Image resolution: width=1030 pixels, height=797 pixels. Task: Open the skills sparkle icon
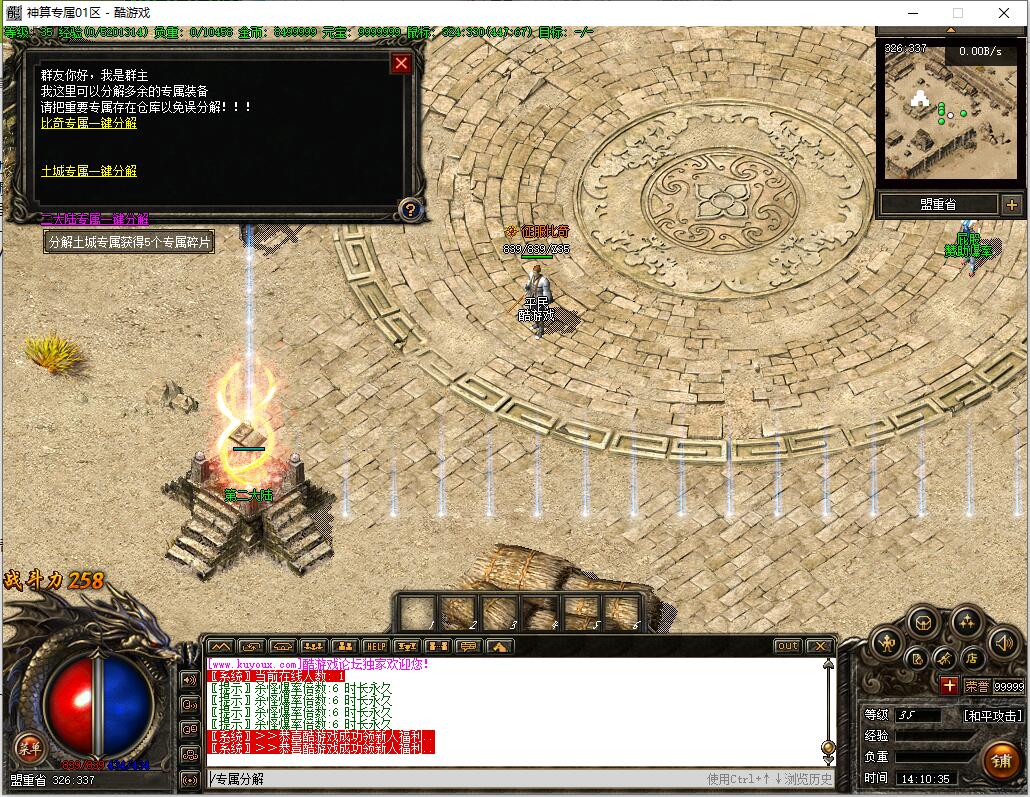(x=966, y=622)
